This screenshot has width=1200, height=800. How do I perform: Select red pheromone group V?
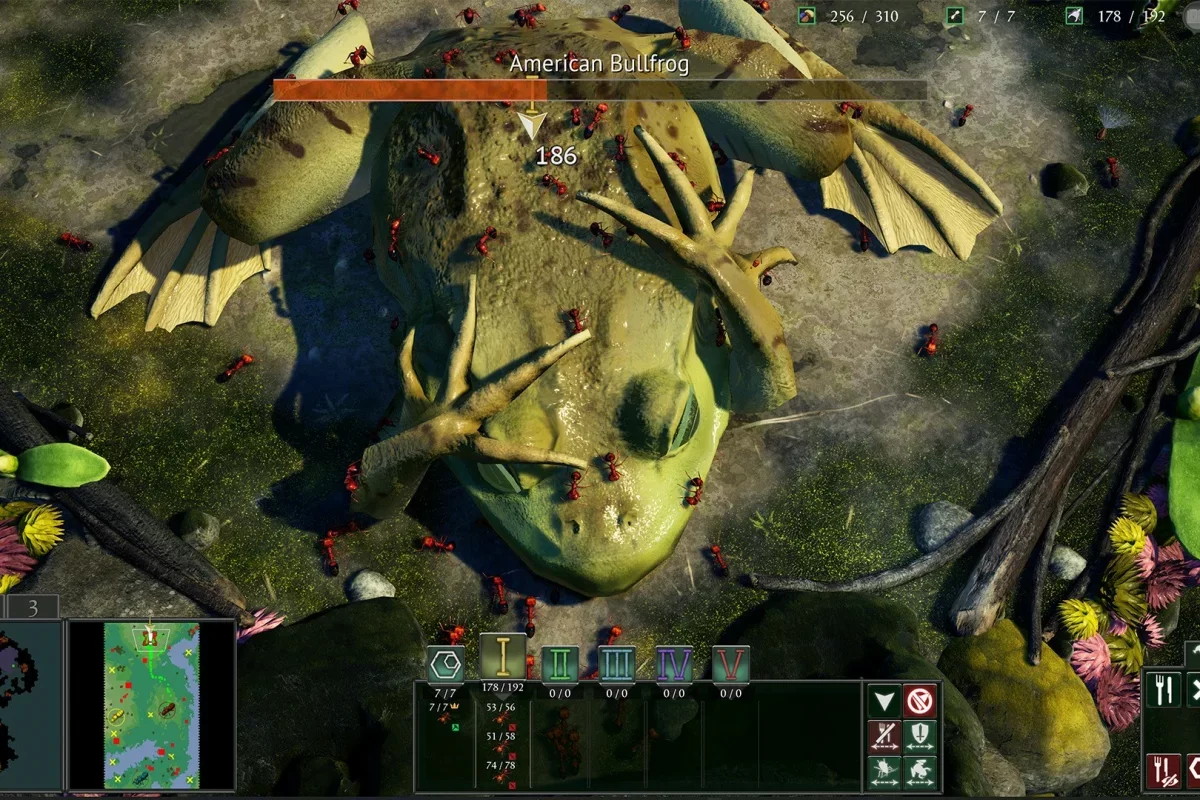pyautogui.click(x=731, y=663)
